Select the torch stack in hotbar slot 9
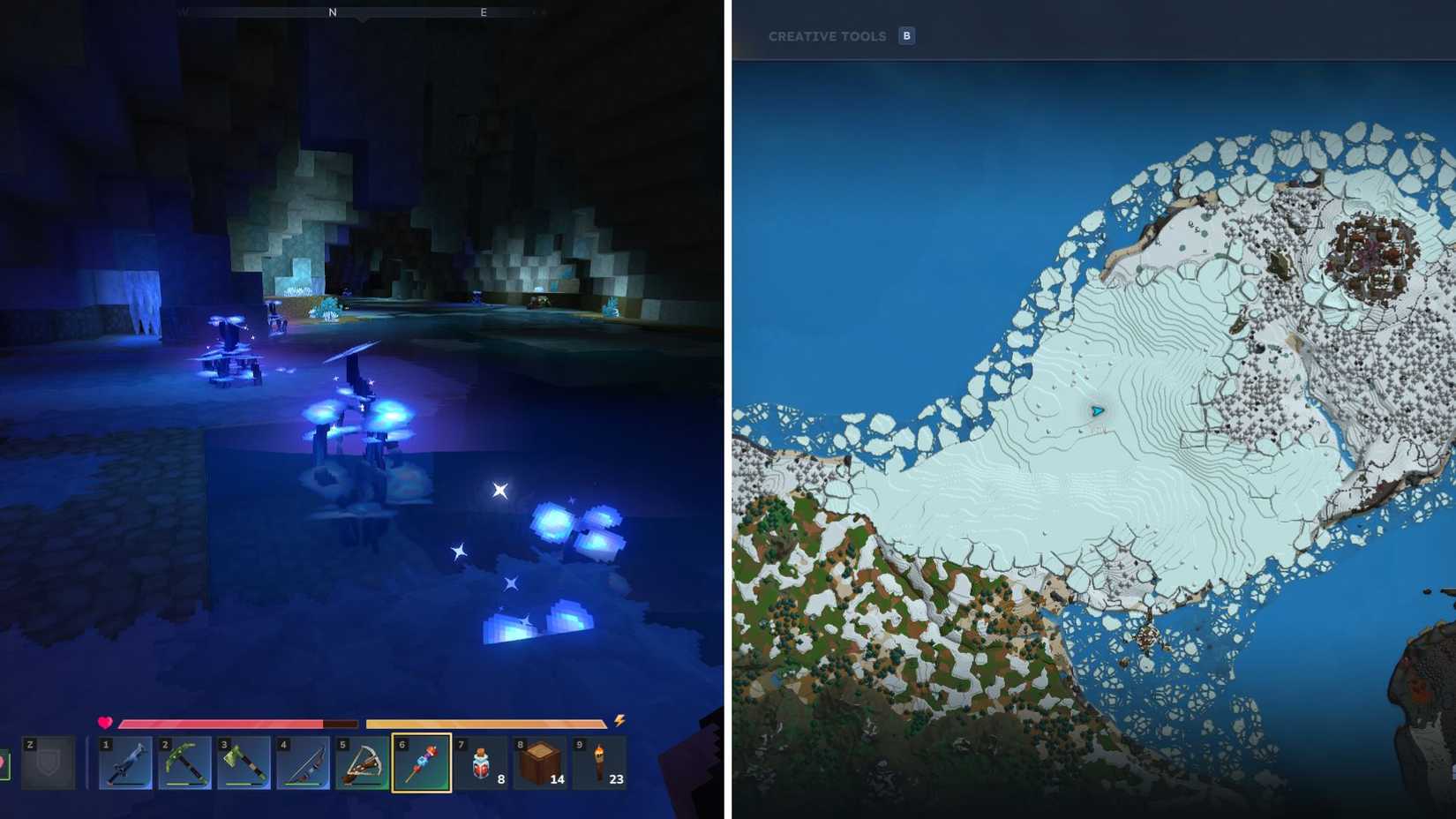Viewport: 1456px width, 819px height. click(x=598, y=761)
